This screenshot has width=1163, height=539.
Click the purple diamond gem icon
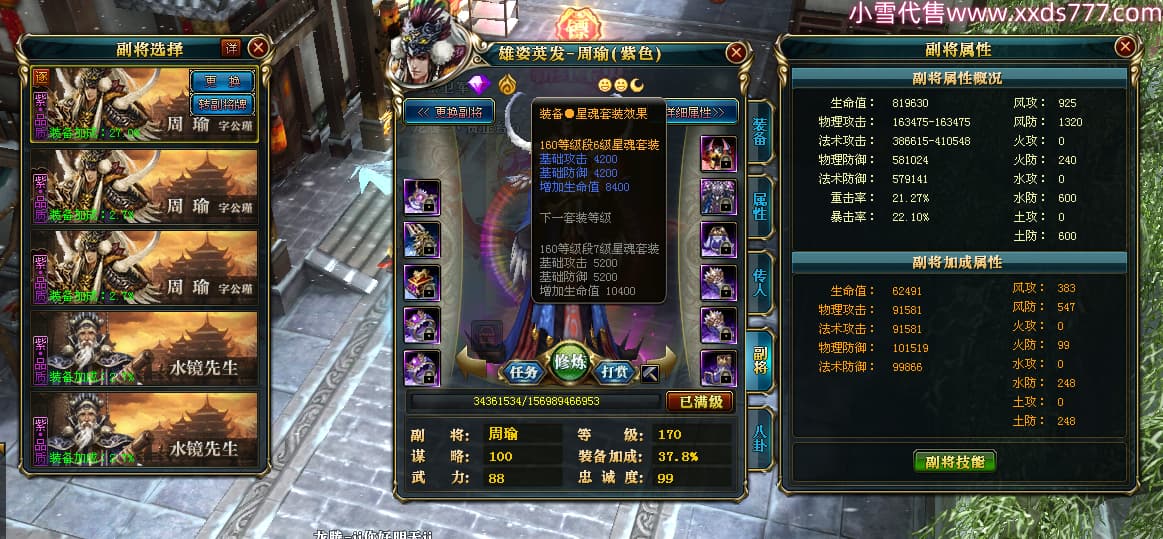(x=482, y=82)
